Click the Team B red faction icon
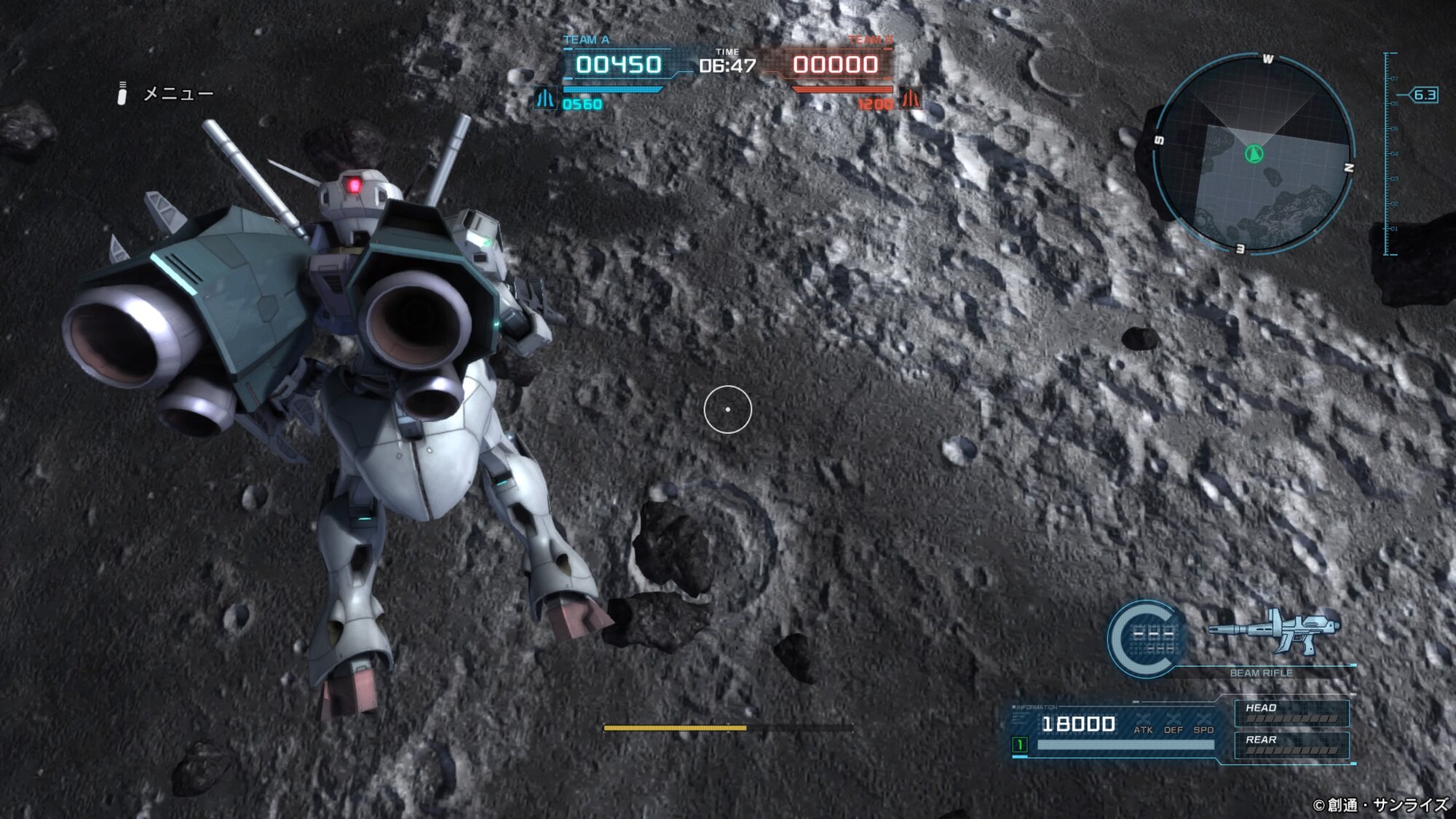Screen dimensions: 1456x819 910,99
